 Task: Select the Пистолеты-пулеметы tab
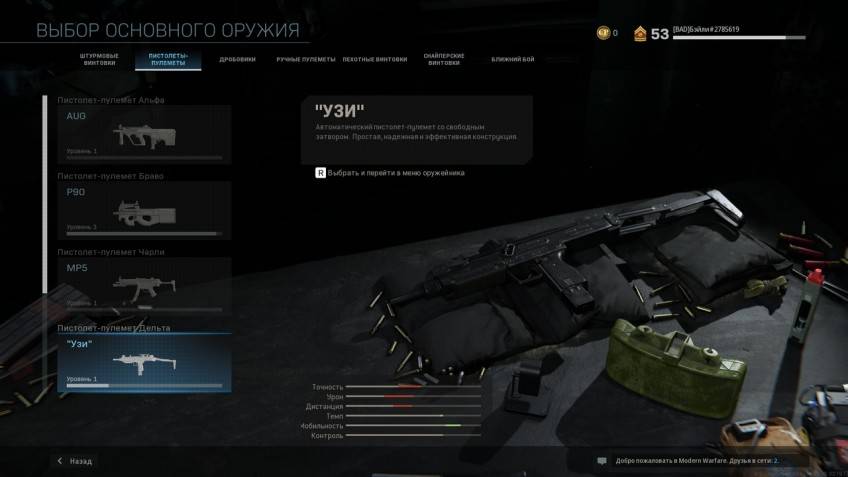[x=168, y=61]
